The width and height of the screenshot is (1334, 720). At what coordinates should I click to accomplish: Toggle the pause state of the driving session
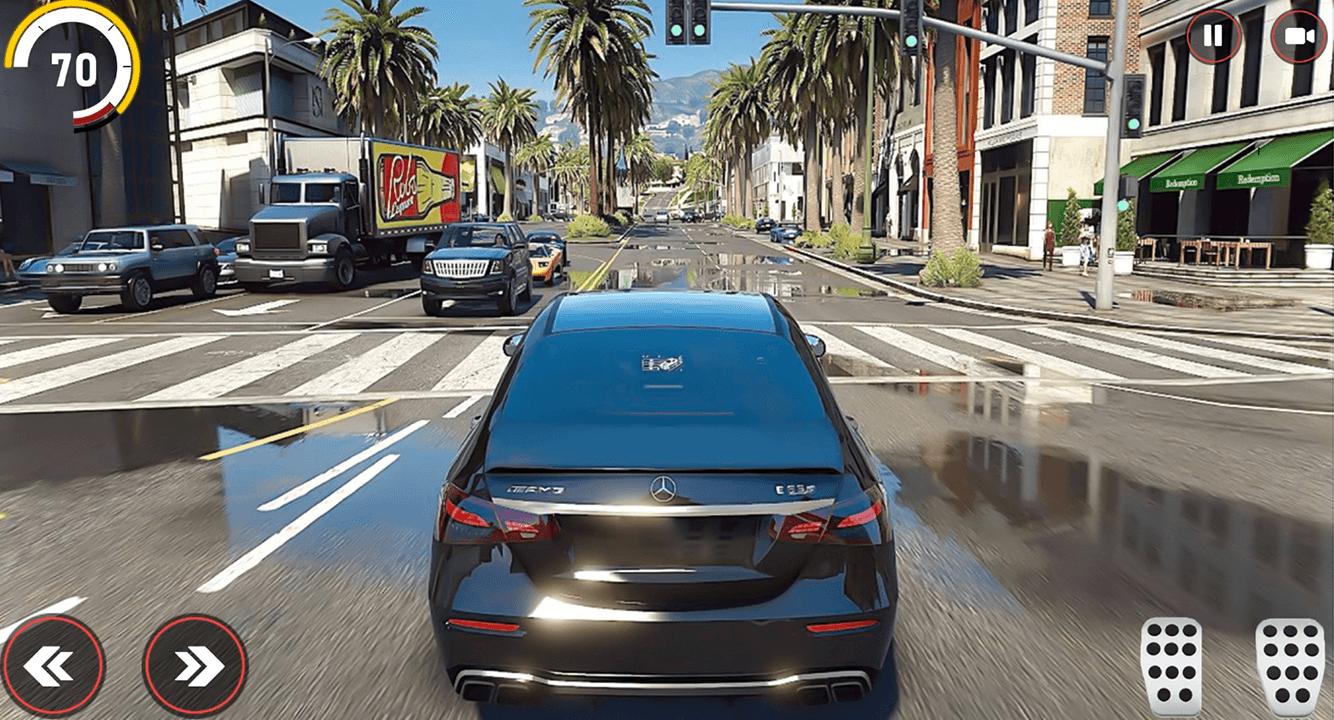point(1212,38)
